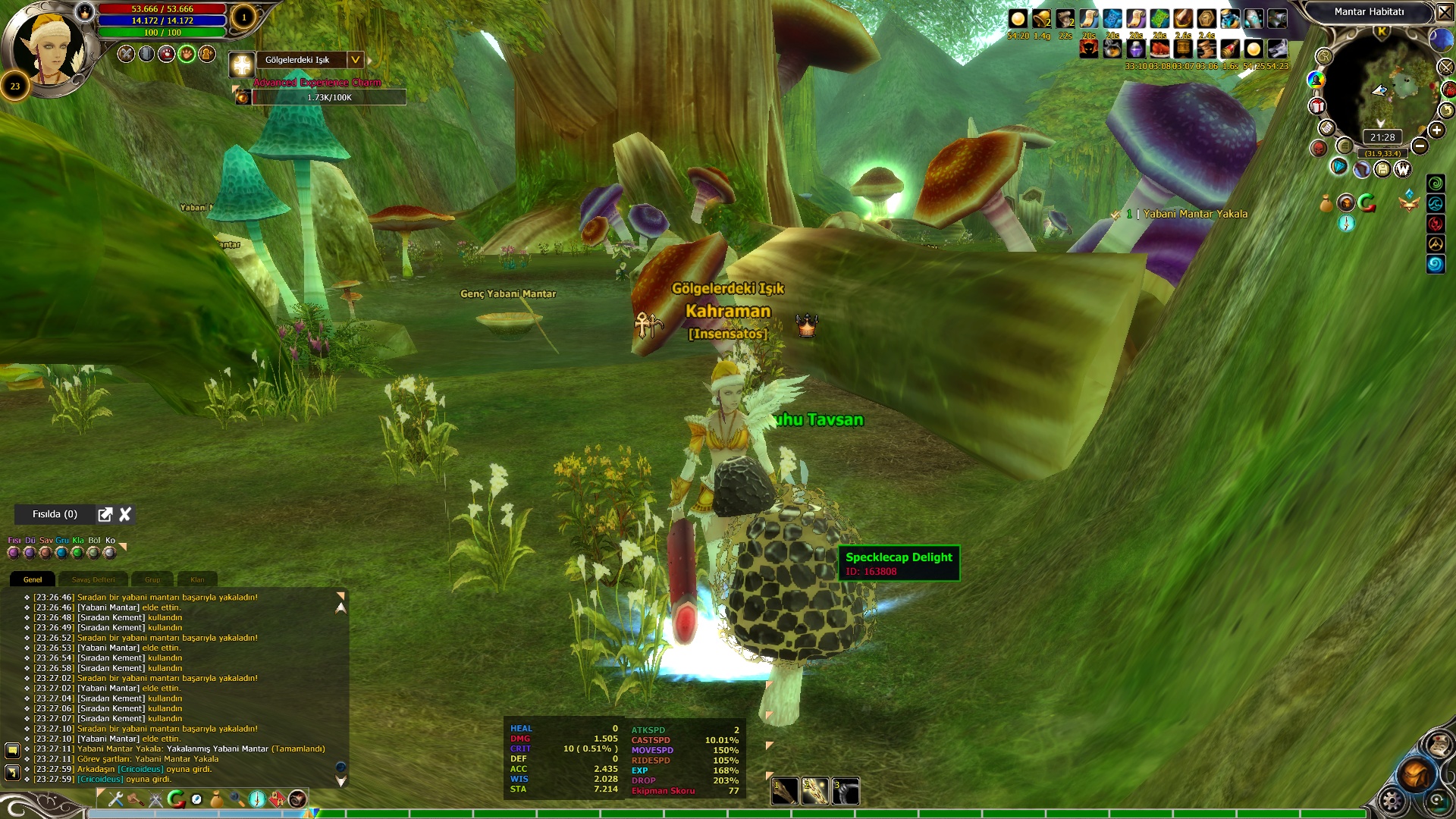Open the Grup chat tab

pos(152,579)
